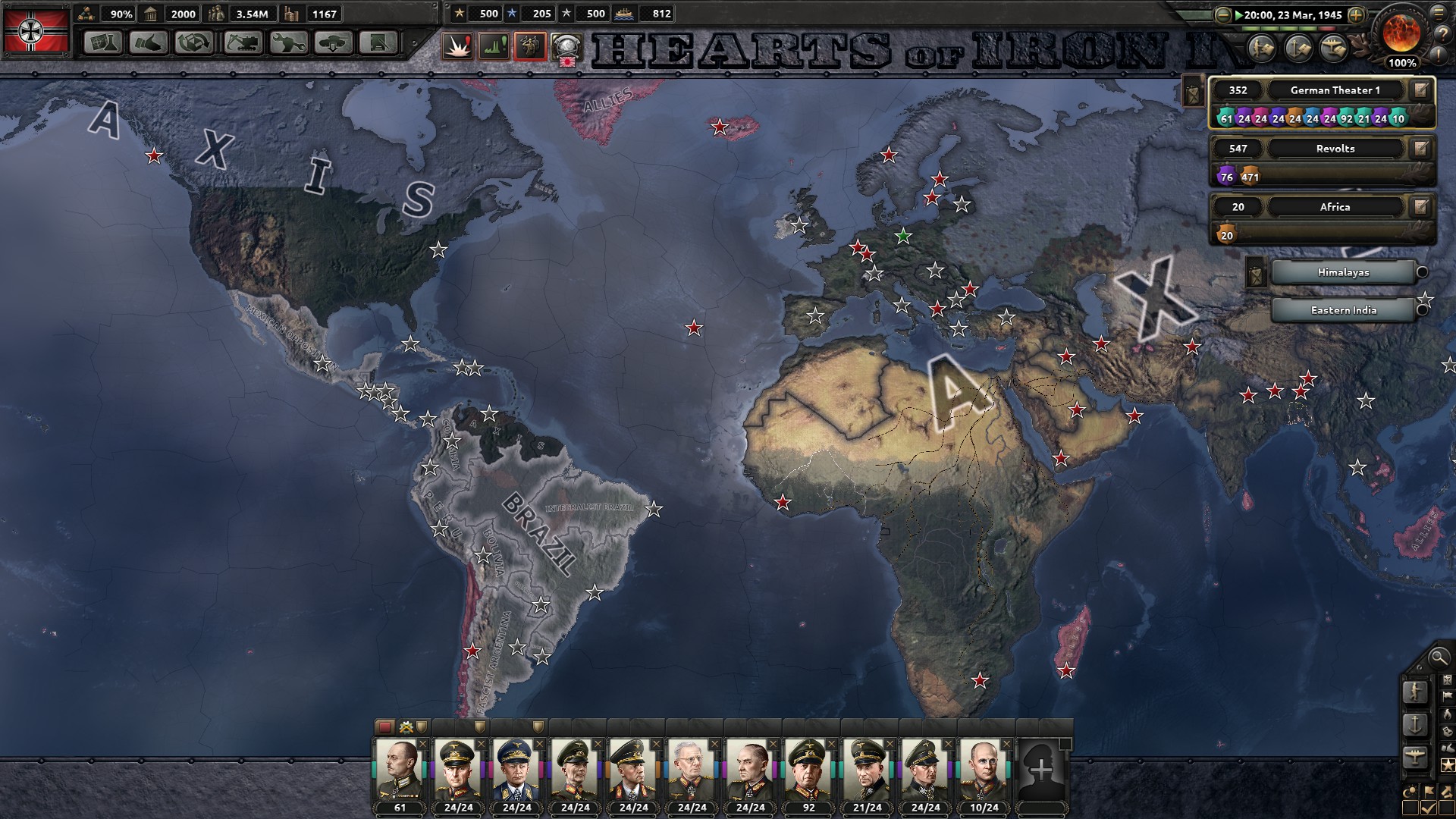The image size is (1456, 819).
Task: Open the magnifying glass search tool
Action: pyautogui.click(x=1438, y=657)
